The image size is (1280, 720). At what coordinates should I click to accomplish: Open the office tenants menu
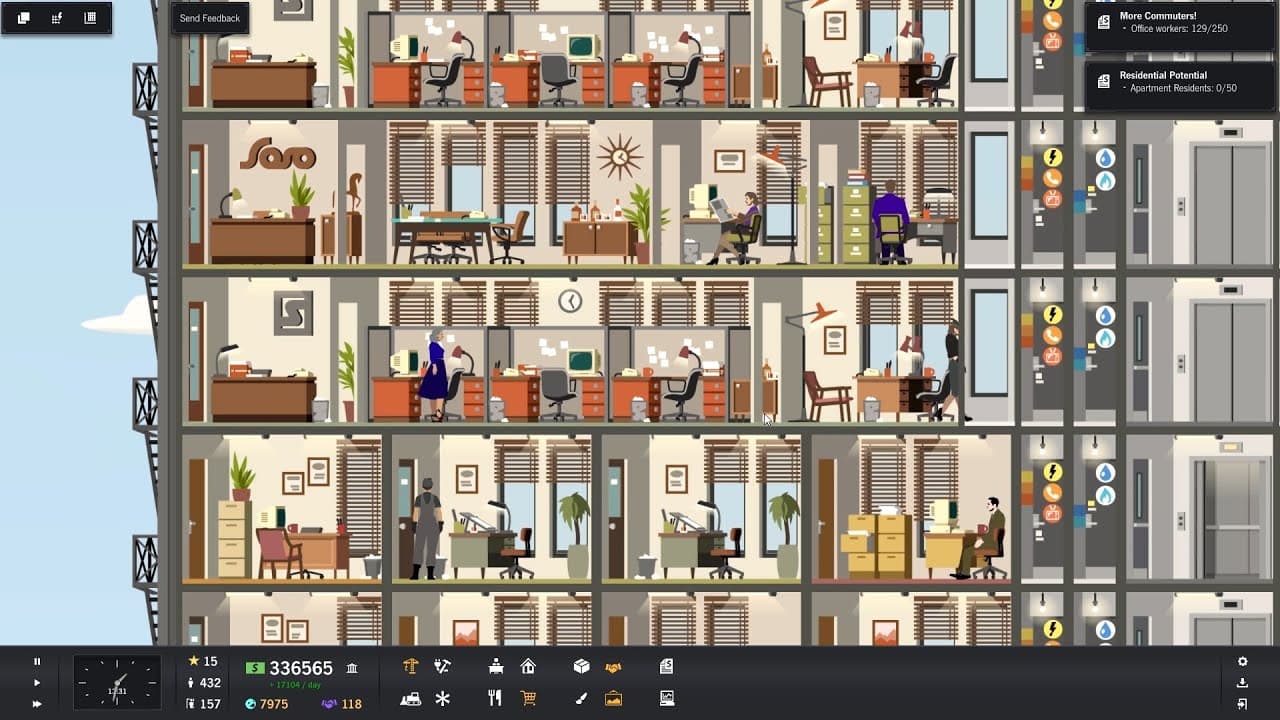tap(495, 666)
